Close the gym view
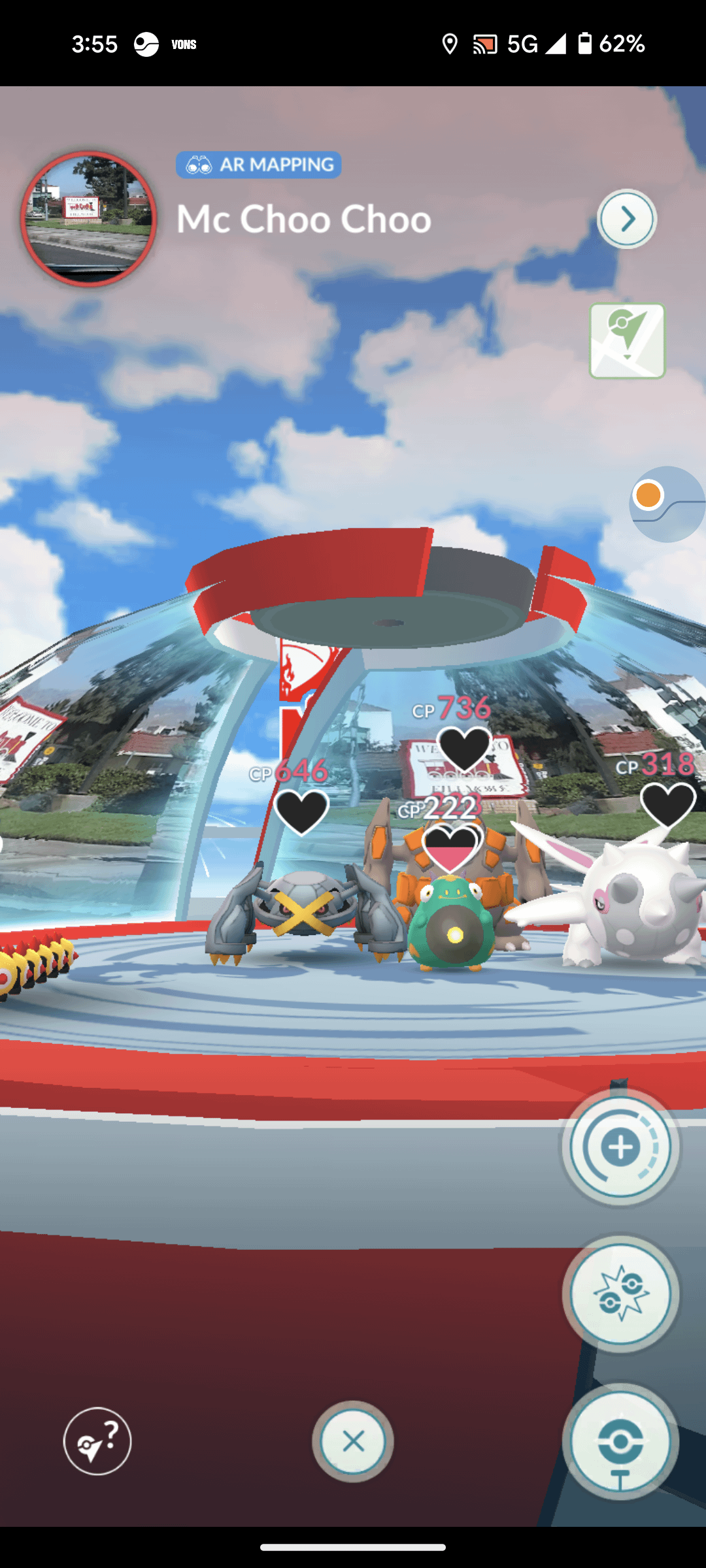706x1568 pixels. click(353, 1441)
